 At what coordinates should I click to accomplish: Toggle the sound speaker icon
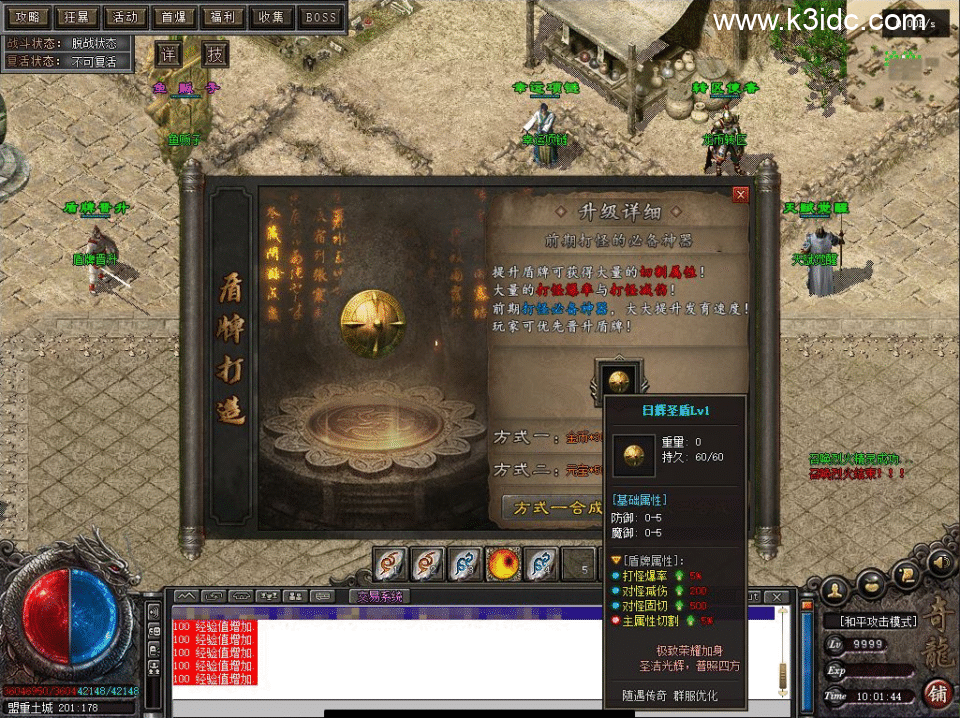point(940,565)
